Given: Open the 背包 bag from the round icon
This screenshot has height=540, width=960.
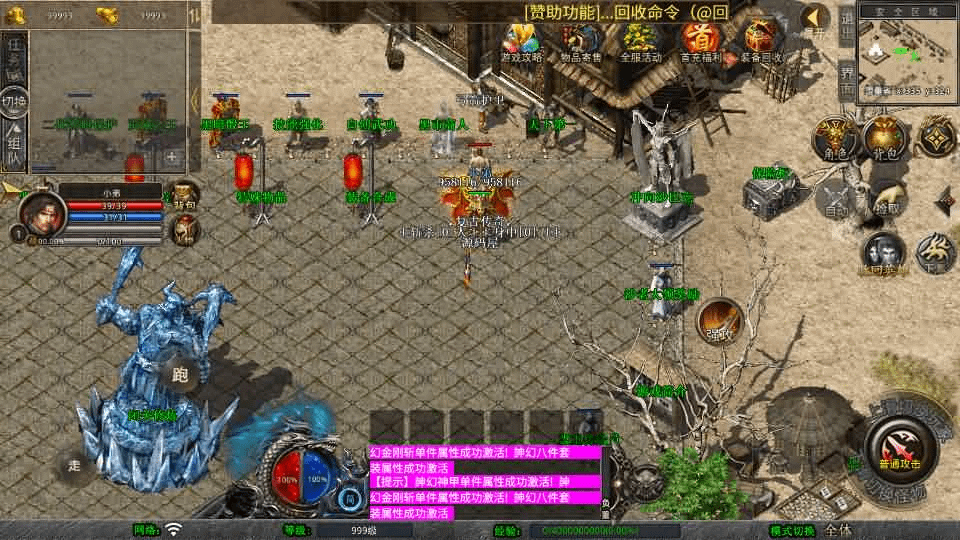Looking at the screenshot, I should tap(884, 138).
